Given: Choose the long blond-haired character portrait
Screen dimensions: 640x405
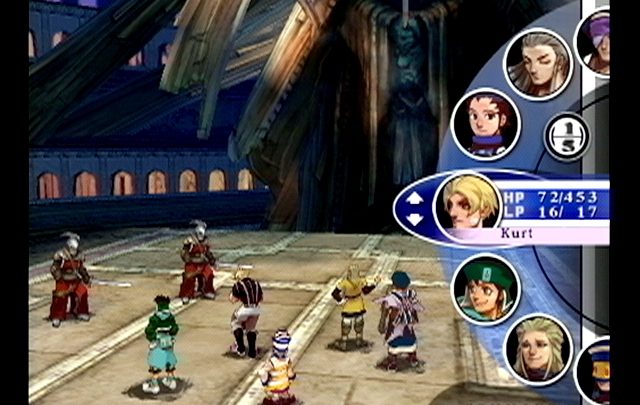Looking at the screenshot, I should pos(538,348).
